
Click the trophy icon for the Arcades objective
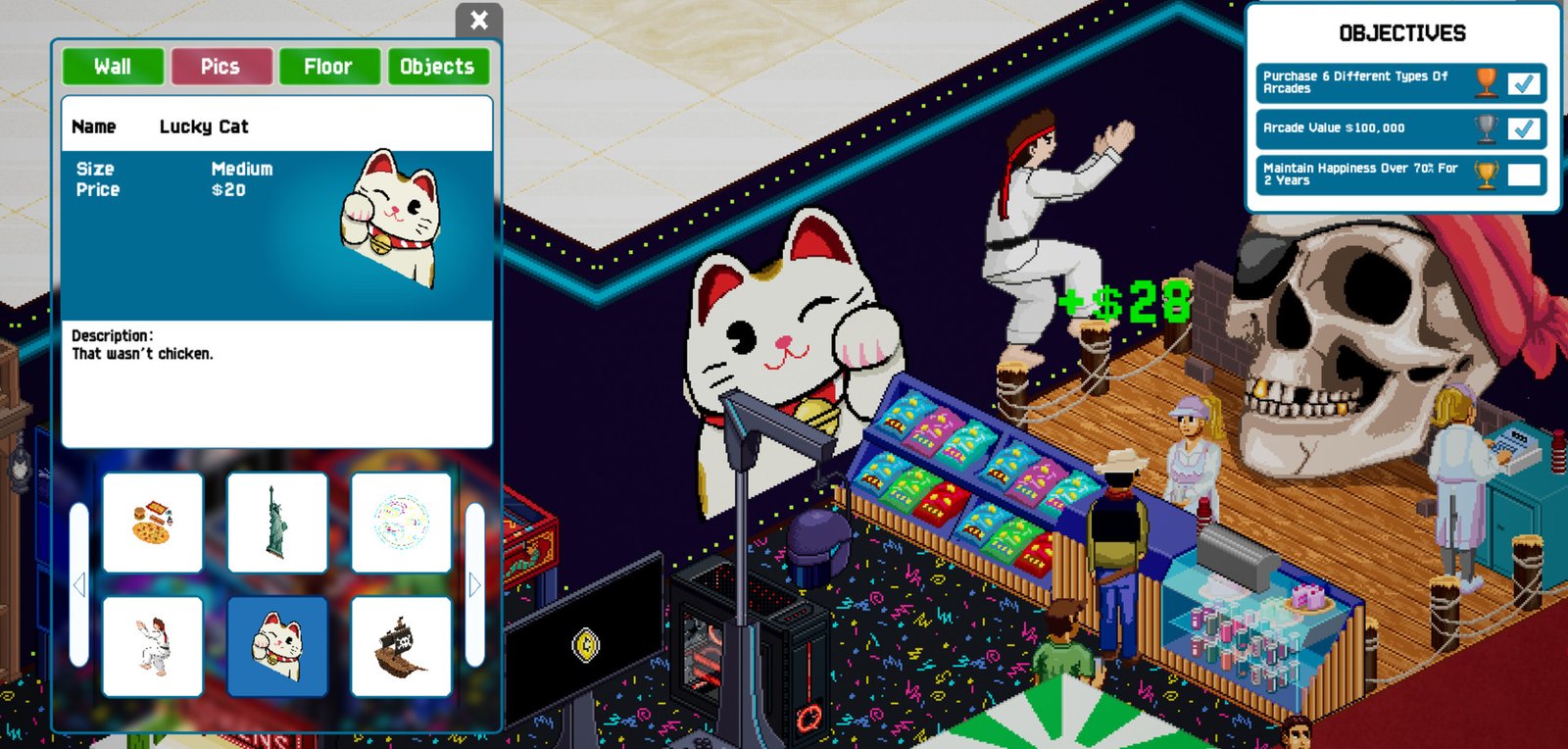pos(1484,81)
